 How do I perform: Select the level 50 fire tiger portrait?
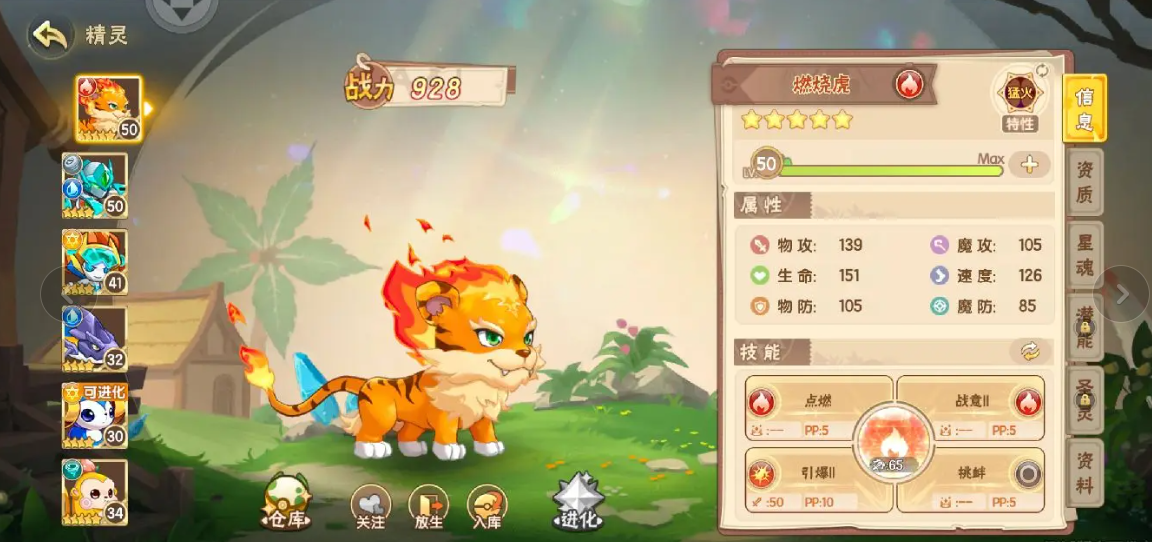coord(108,108)
